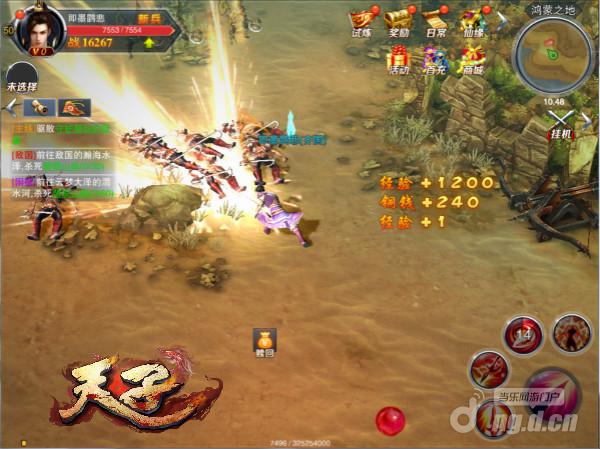This screenshot has width=600, height=449.
Task: Open the 日常 daily scroll menu
Action: click(435, 21)
